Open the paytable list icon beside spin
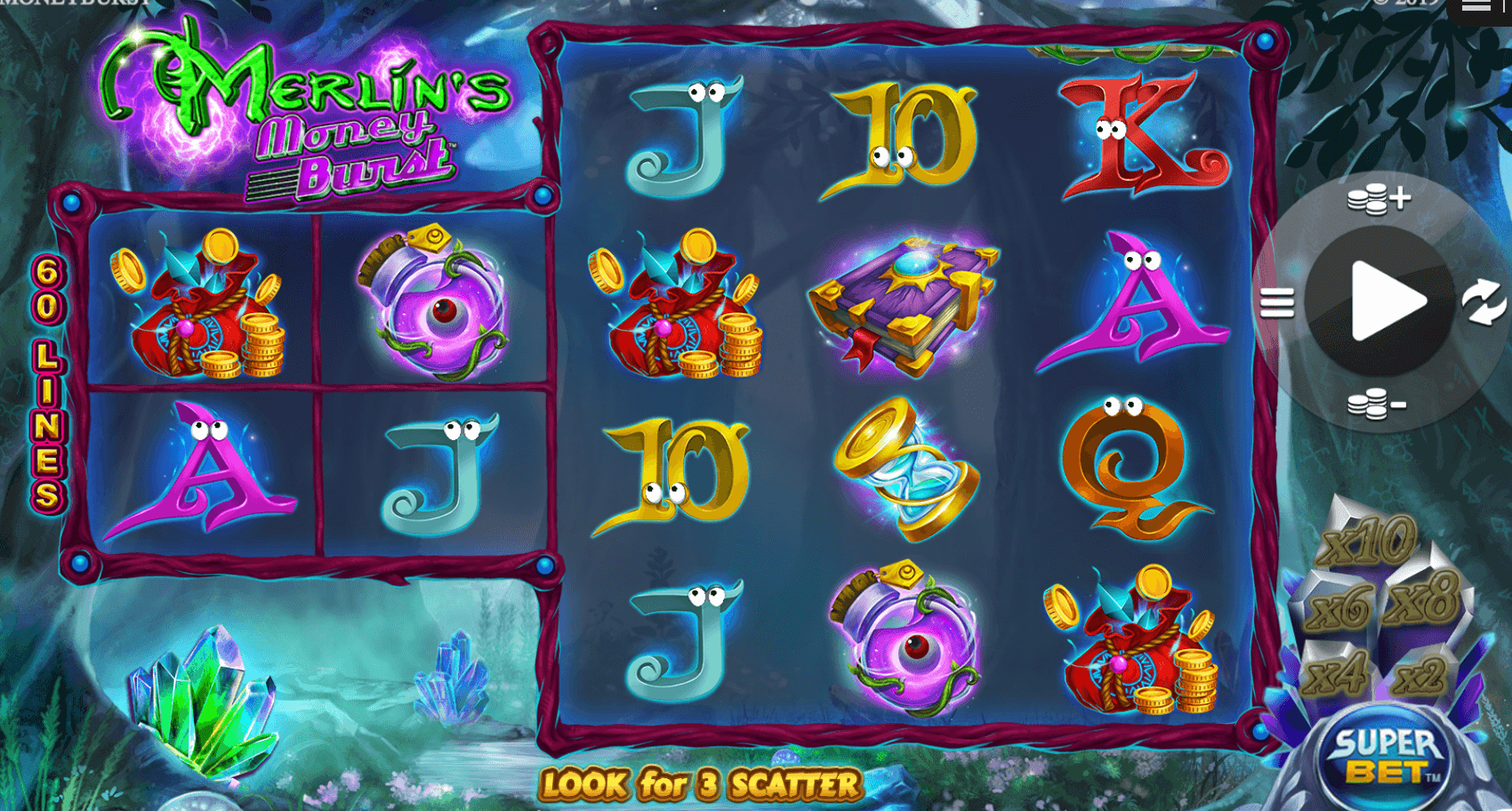The height and width of the screenshot is (811, 1512). [x=1276, y=303]
